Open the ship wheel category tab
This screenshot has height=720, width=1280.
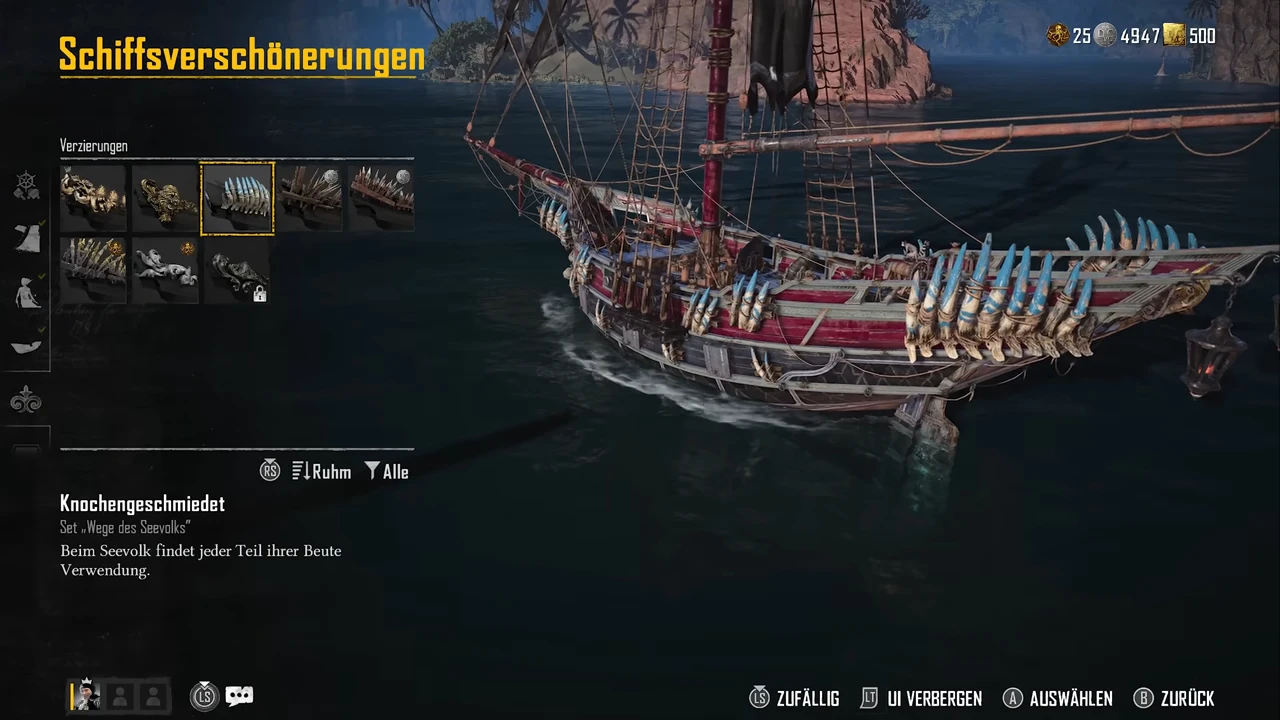[26, 185]
